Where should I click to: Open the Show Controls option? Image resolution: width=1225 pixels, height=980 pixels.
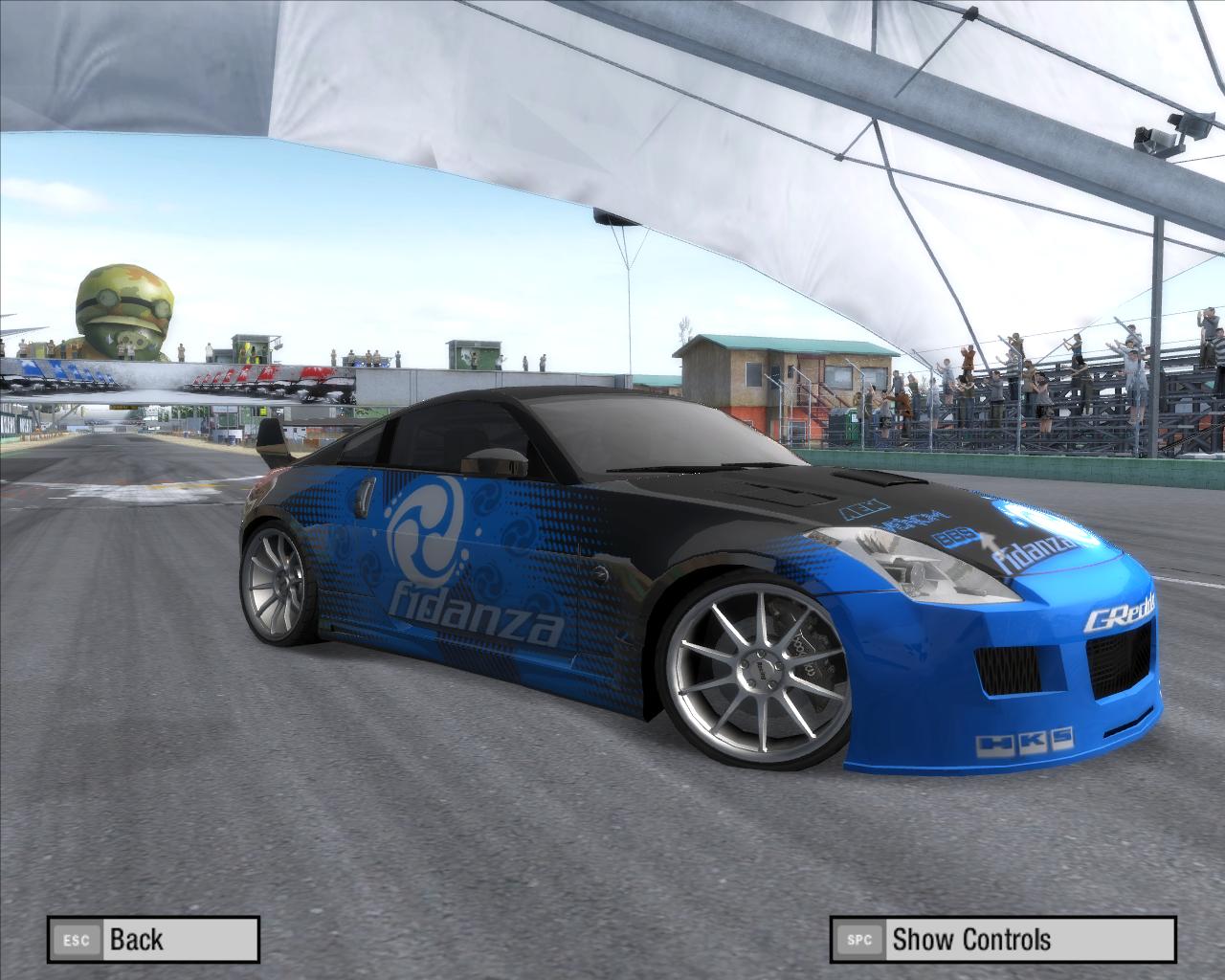1002,939
